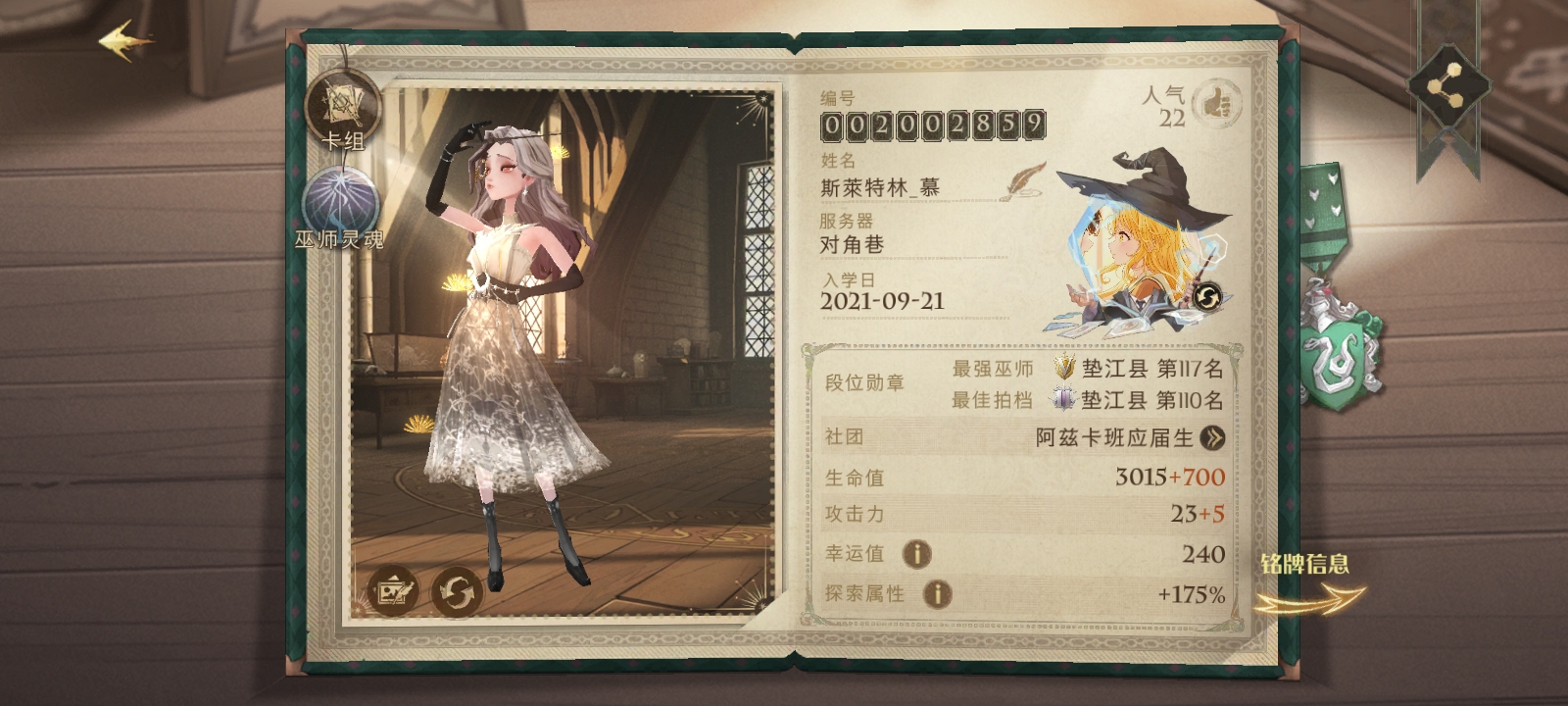Go back with the golden arrow
1568x706 pixels.
pyautogui.click(x=125, y=41)
